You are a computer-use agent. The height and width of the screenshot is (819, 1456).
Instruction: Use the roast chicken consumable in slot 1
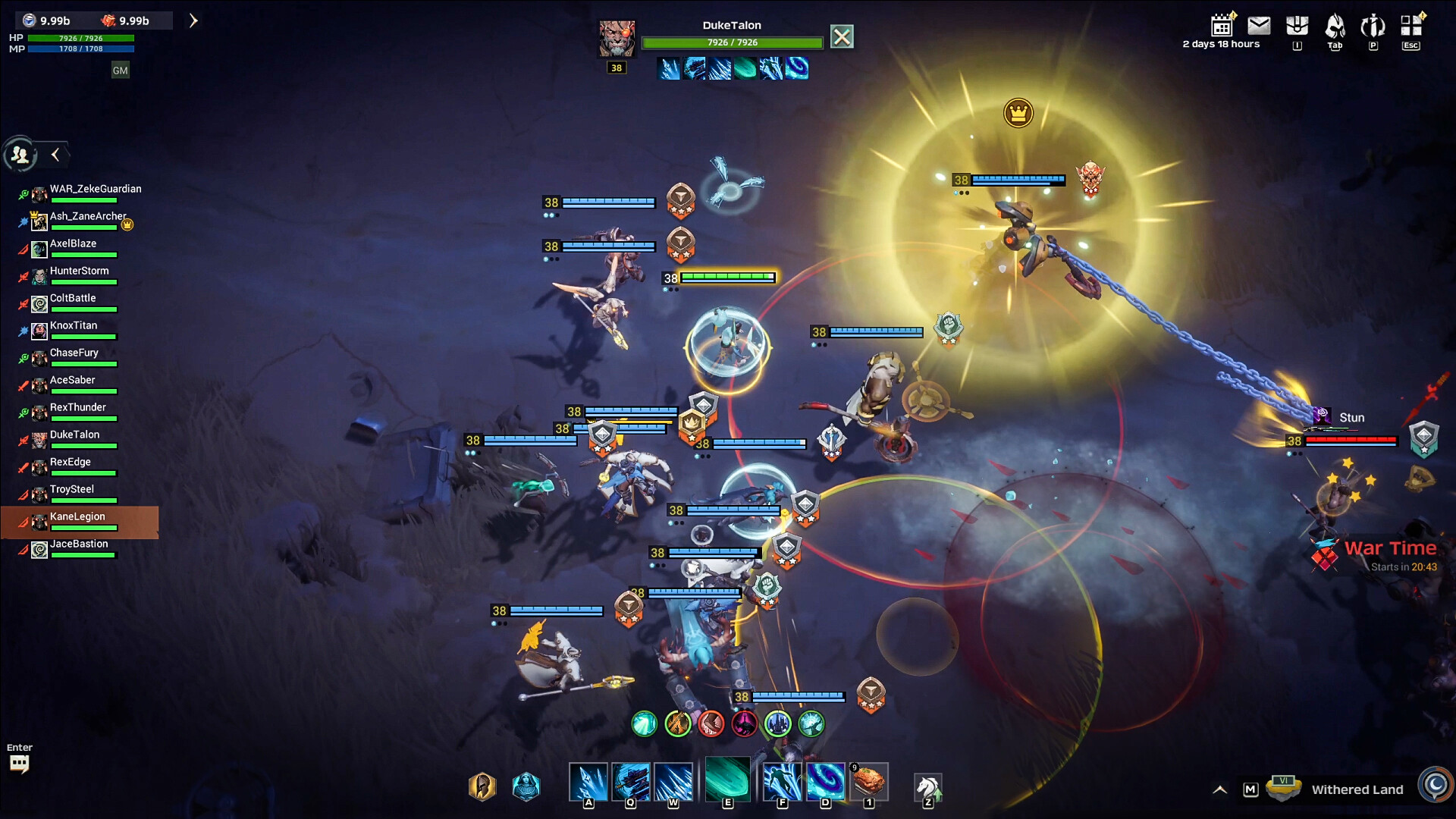pos(869,781)
